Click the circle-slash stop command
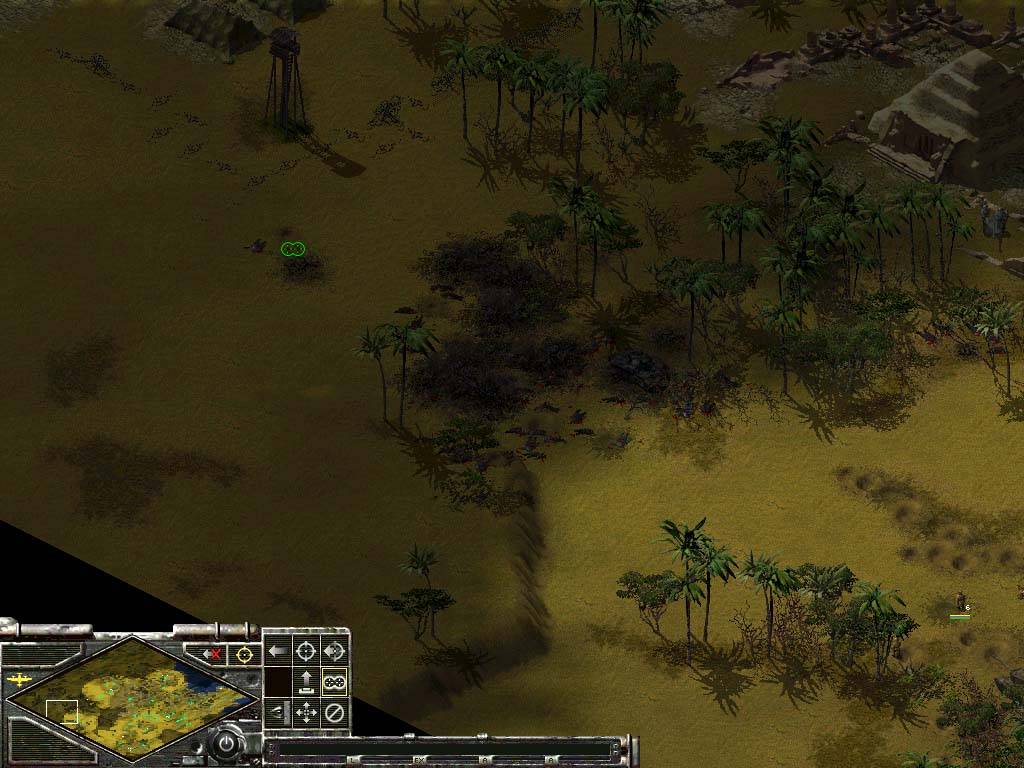 pos(334,713)
